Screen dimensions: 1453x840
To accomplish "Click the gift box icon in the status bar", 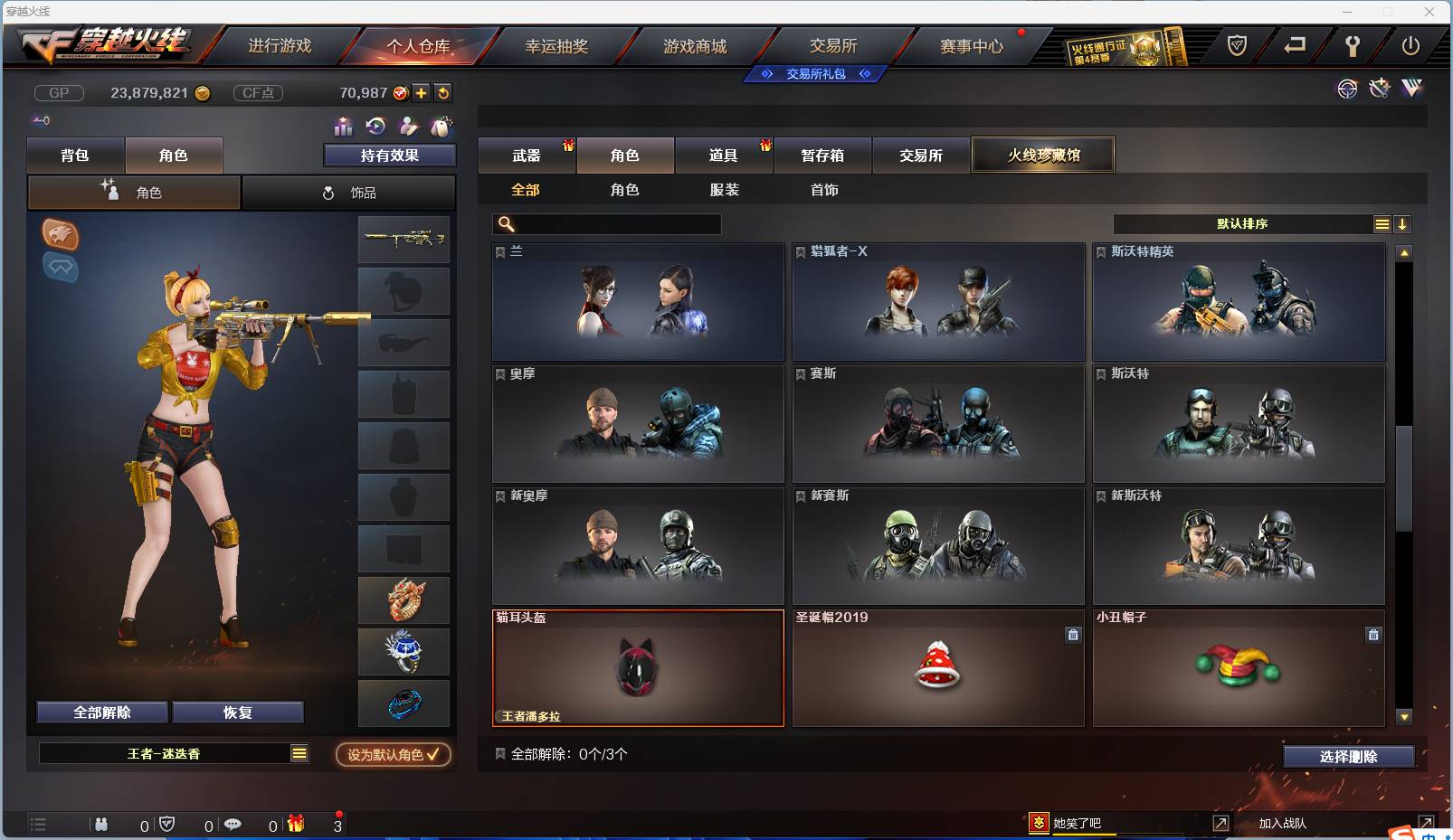I will click(293, 824).
